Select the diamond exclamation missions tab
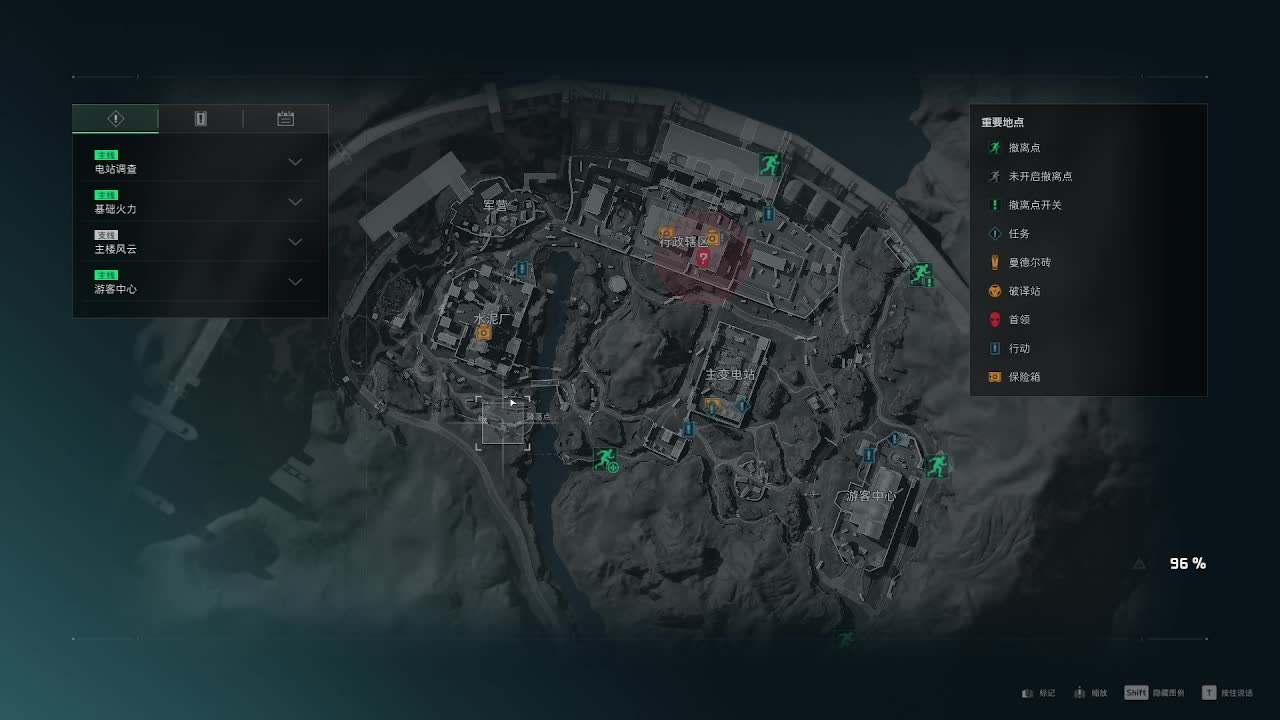 point(116,119)
